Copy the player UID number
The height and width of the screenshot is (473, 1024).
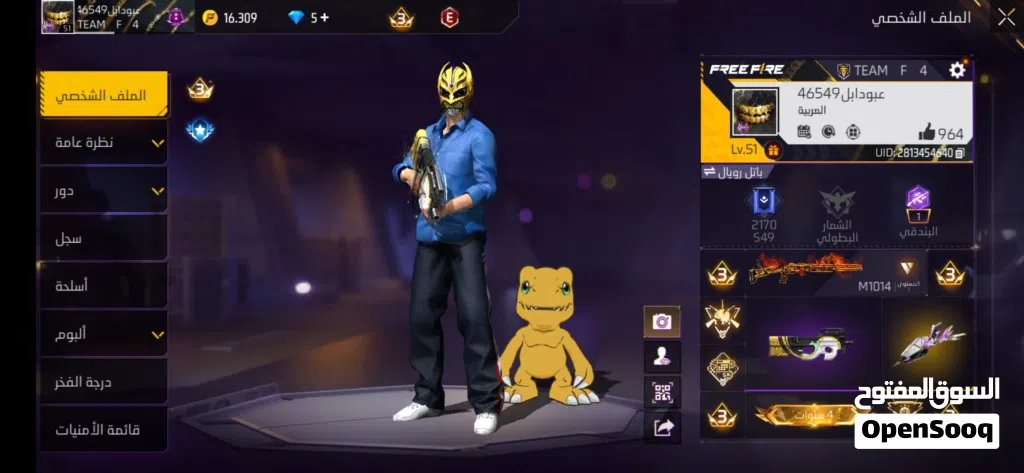tap(960, 153)
